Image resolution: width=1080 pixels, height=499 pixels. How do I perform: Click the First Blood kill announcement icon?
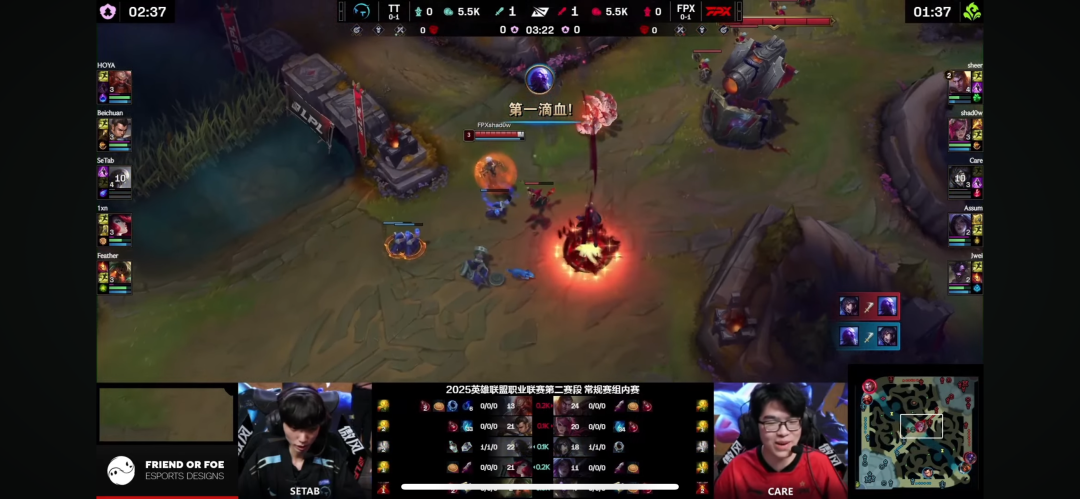539,78
